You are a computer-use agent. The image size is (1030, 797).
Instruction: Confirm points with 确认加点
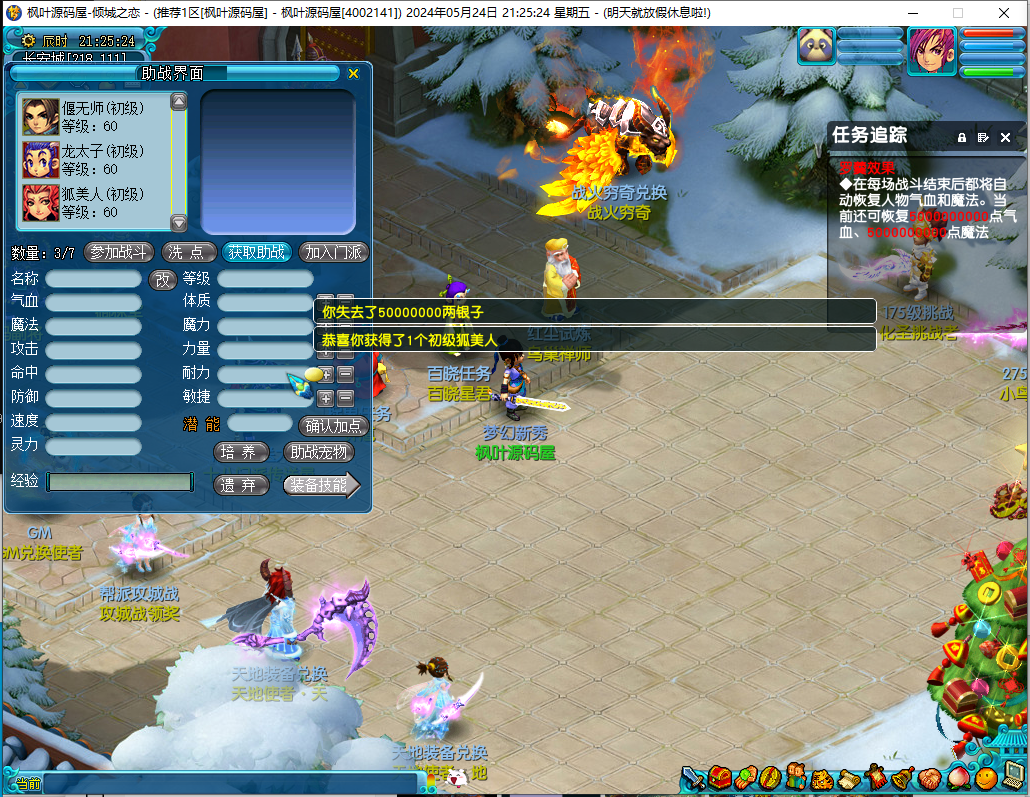point(335,425)
